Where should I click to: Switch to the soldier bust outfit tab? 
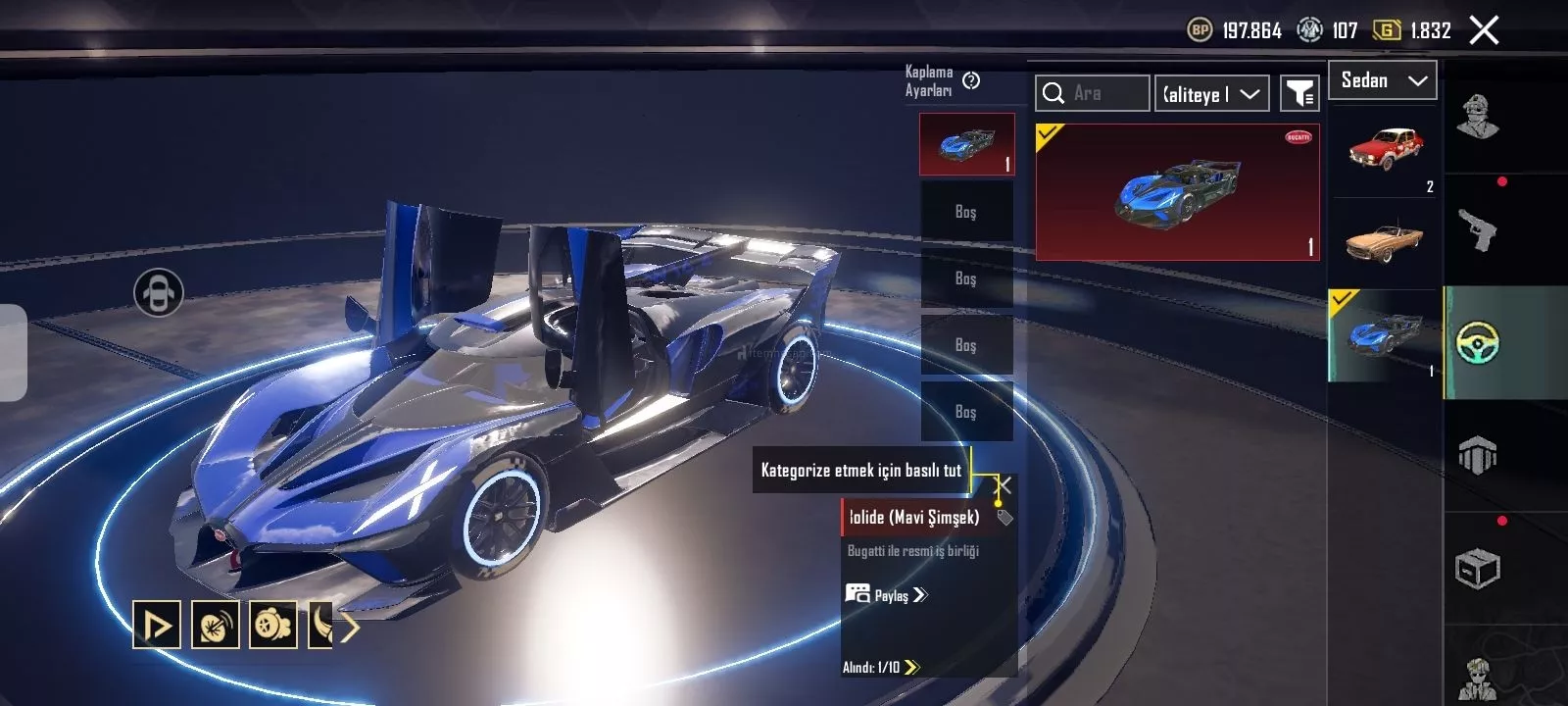[1478, 118]
